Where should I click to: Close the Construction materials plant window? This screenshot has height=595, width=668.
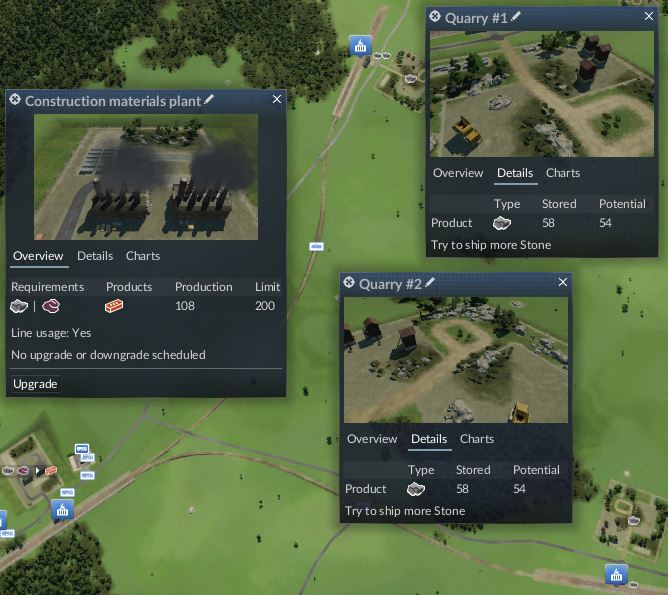(277, 99)
